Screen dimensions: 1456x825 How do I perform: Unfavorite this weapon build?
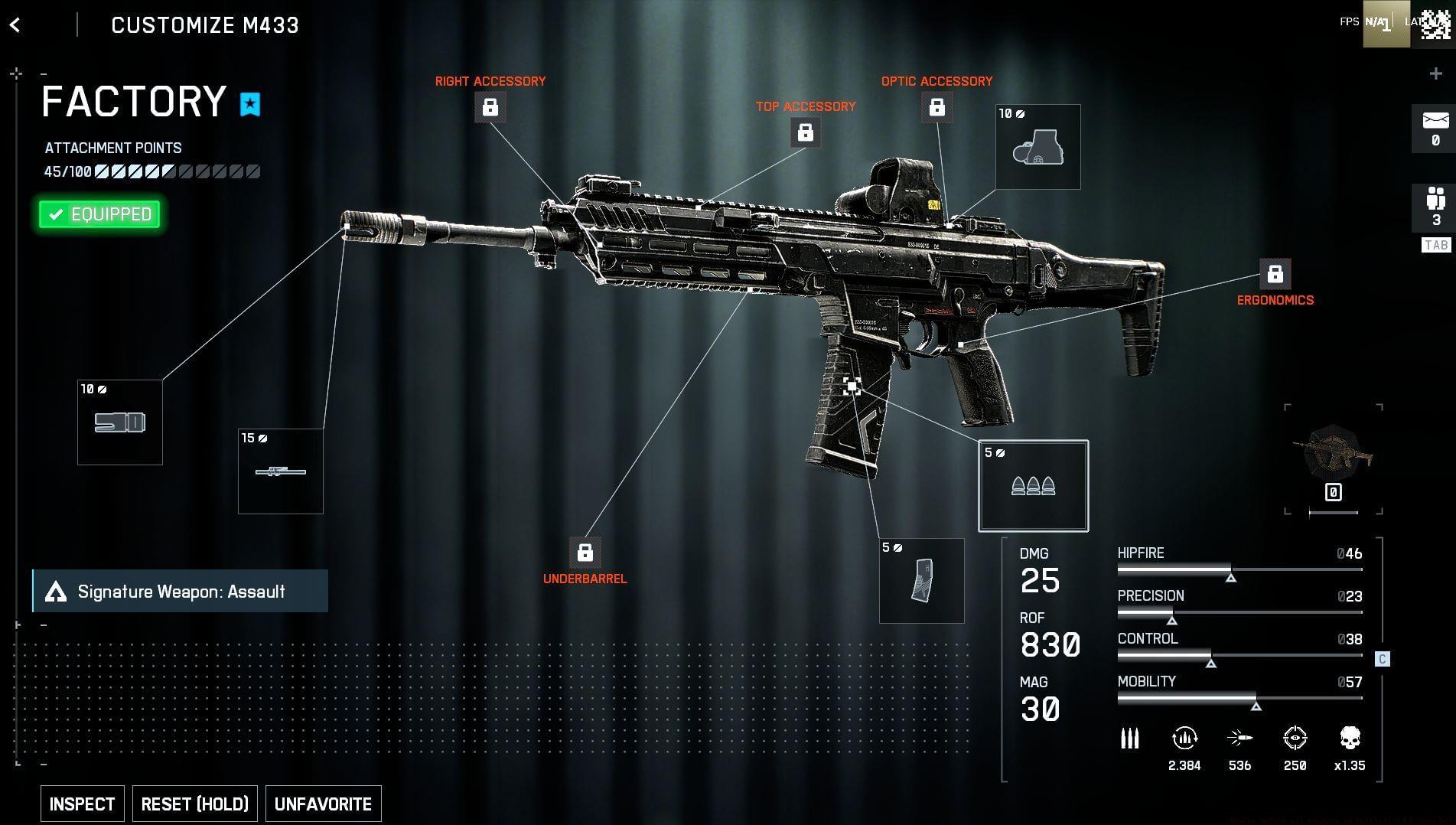coord(323,804)
